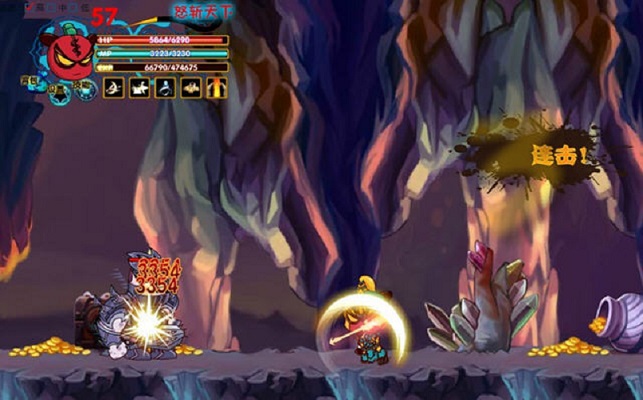Screen dimensions: 643x400
Task: Open the 背包 backpack button
Action: point(29,81)
